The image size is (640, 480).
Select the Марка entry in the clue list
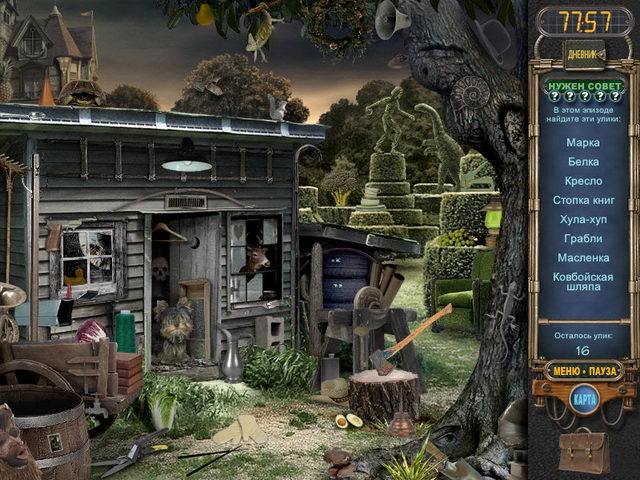click(x=583, y=143)
